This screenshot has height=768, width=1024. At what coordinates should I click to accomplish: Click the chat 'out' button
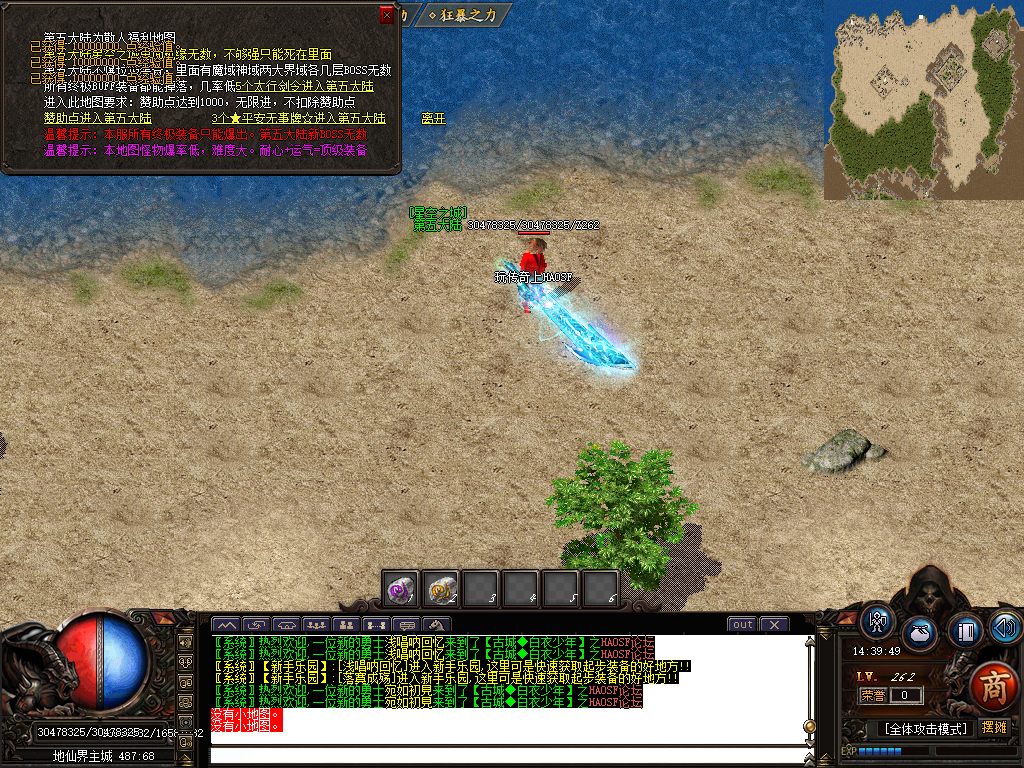[742, 625]
